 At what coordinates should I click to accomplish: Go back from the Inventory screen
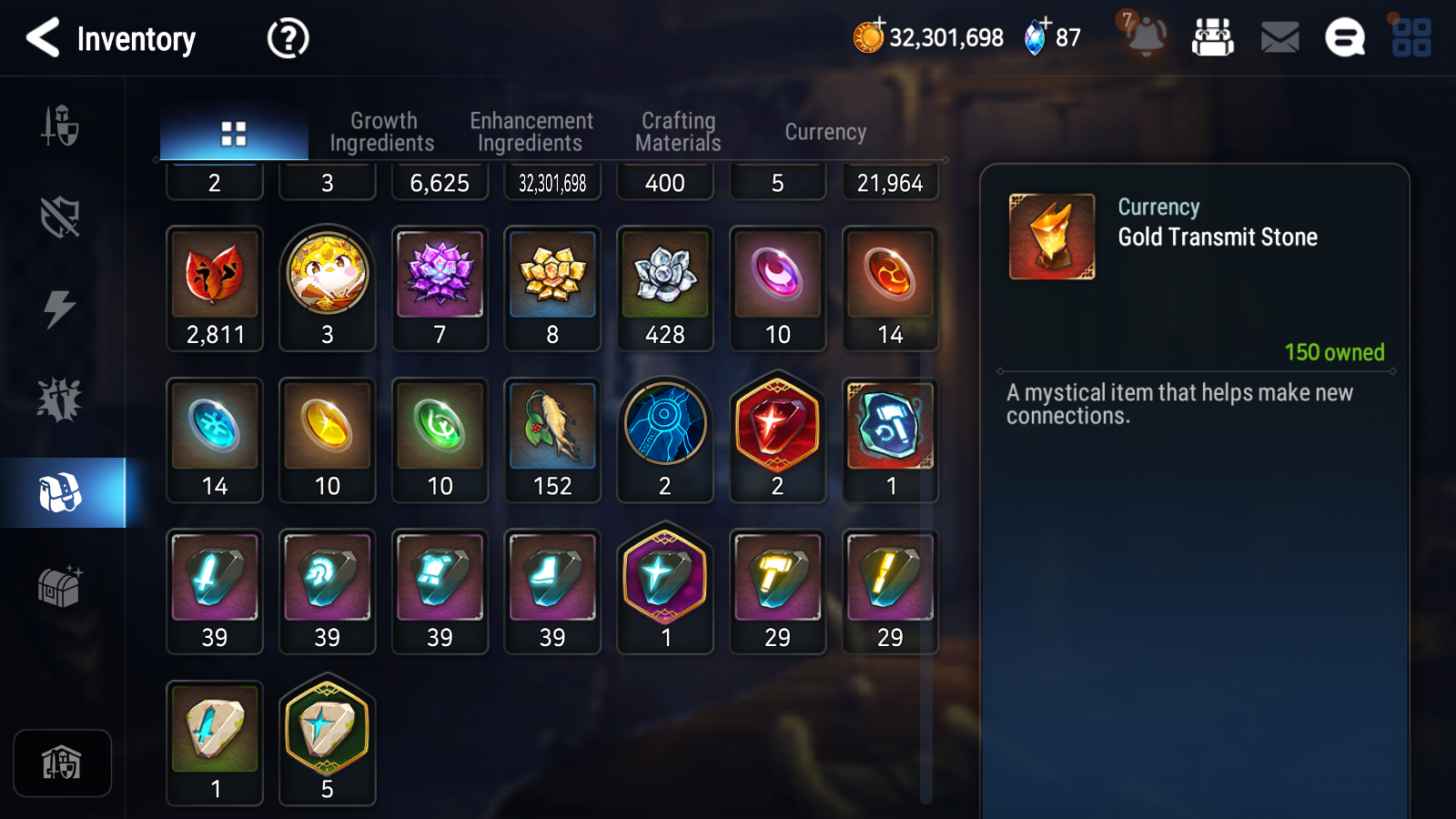click(43, 38)
